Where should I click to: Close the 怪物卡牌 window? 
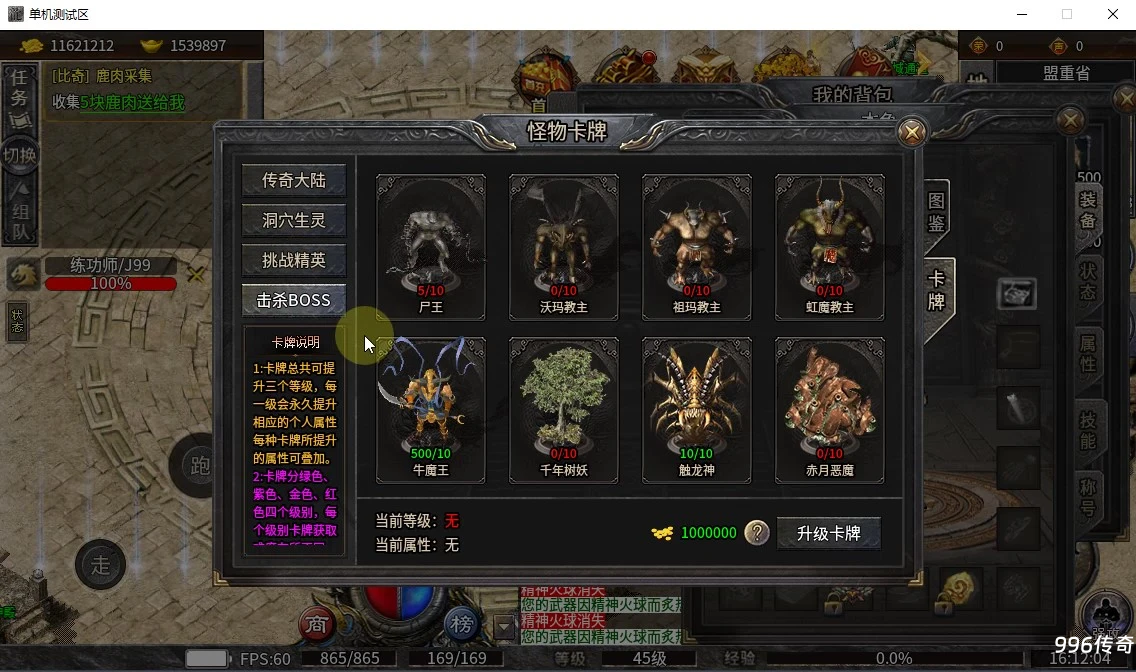[911, 132]
